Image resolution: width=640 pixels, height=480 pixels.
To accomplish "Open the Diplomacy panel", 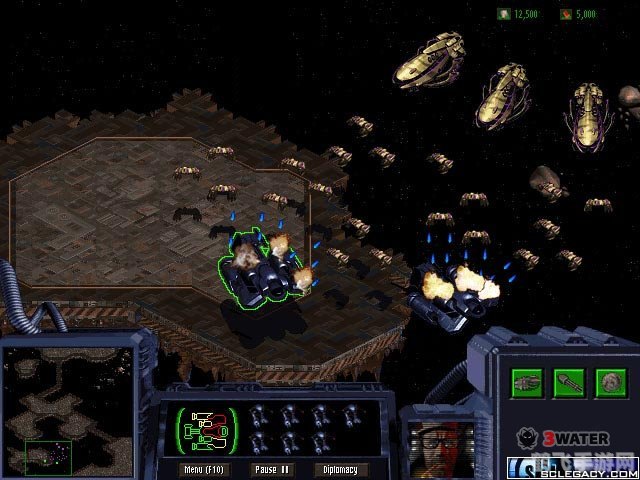I will coord(340,468).
